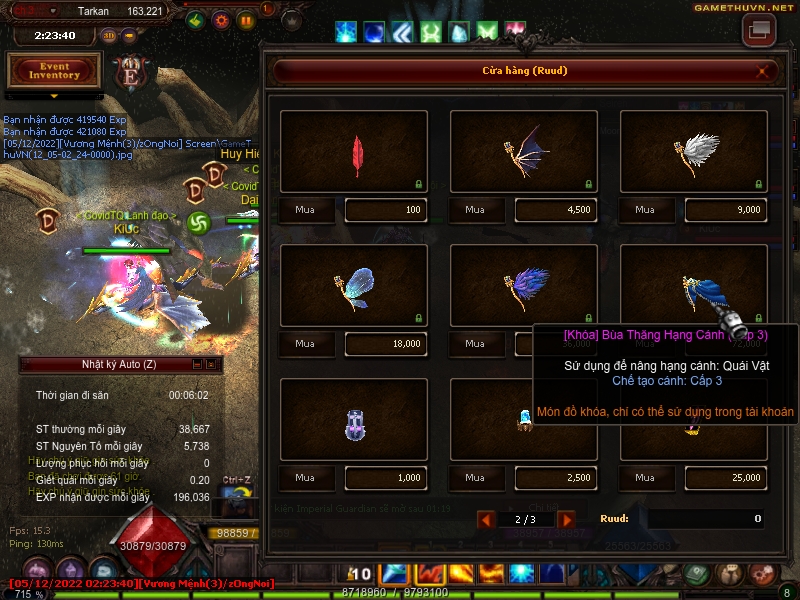Select the purple-blue feathered wings item
The height and width of the screenshot is (600, 800).
[x=524, y=286]
